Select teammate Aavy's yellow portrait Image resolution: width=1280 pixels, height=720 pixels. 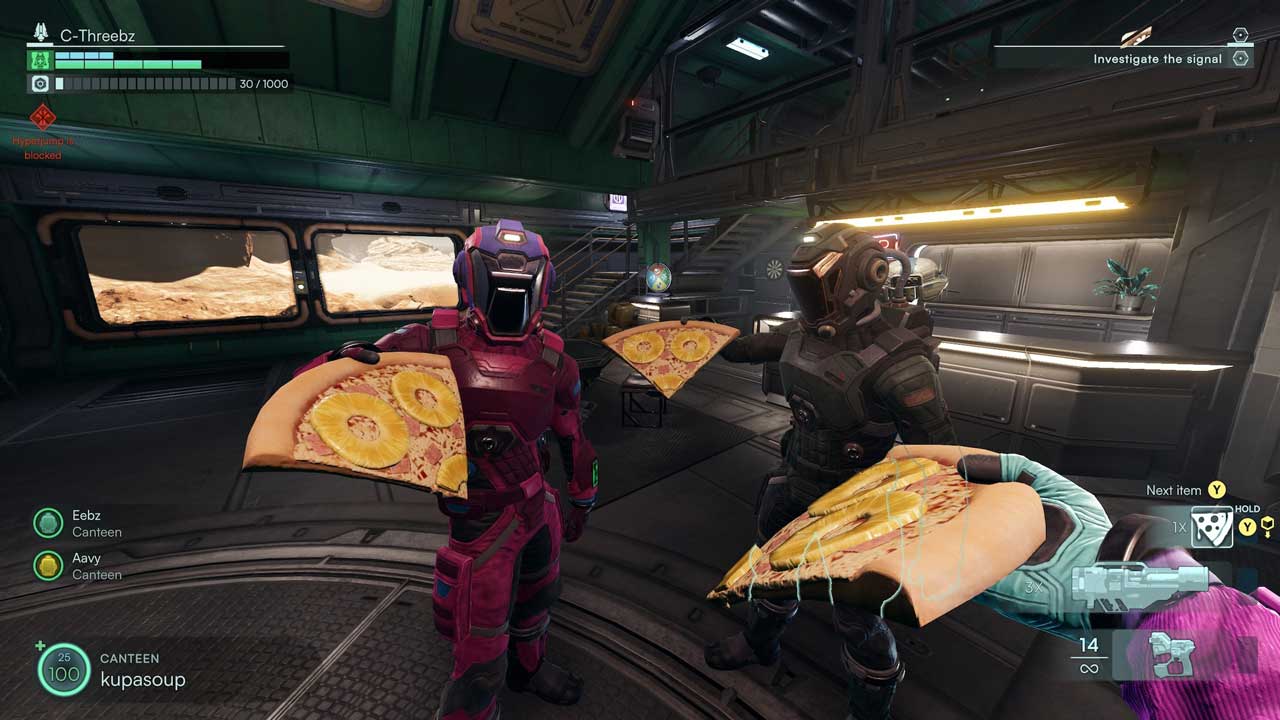(x=48, y=566)
